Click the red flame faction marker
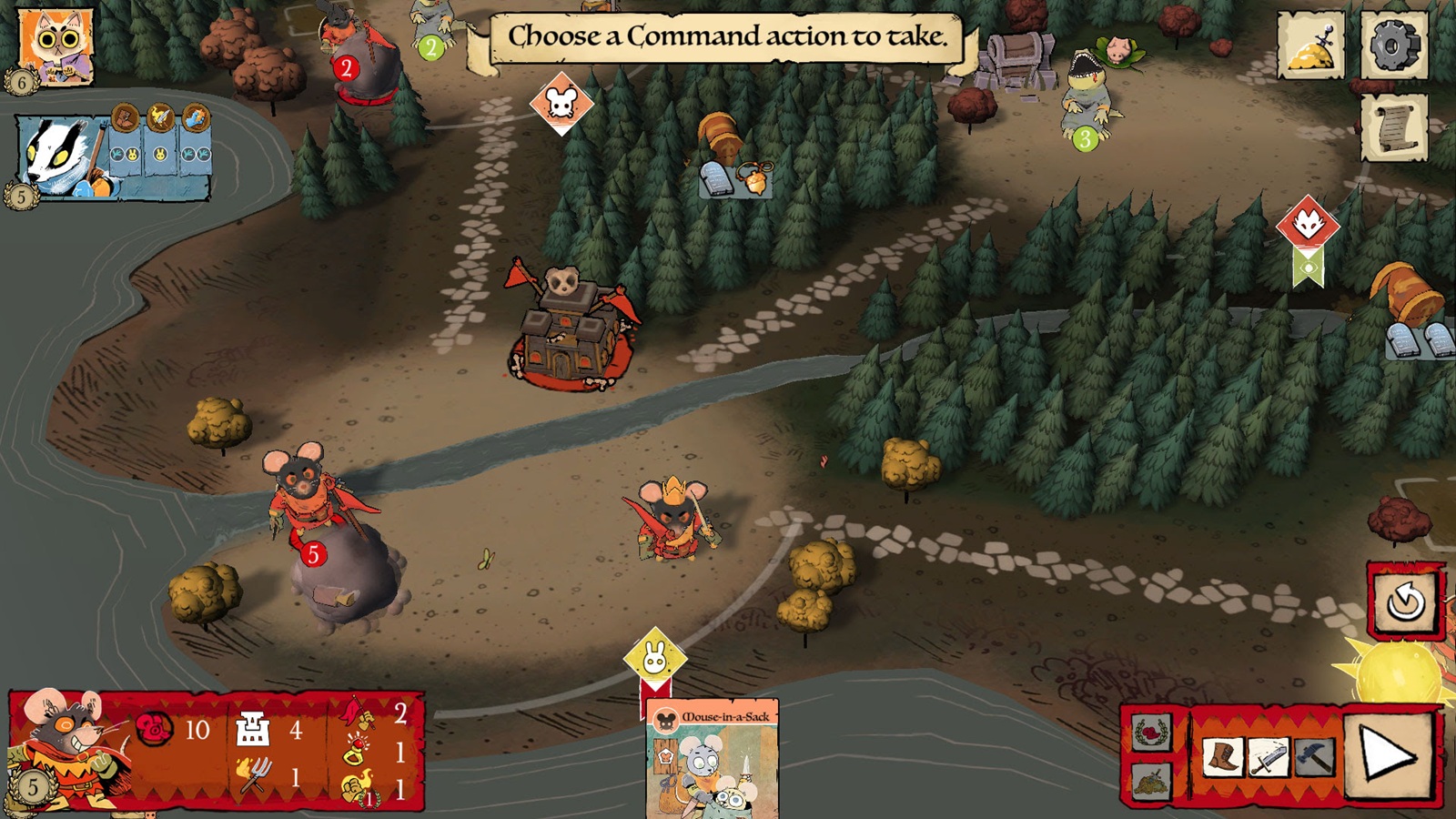The image size is (1456, 819). pyautogui.click(x=1308, y=228)
